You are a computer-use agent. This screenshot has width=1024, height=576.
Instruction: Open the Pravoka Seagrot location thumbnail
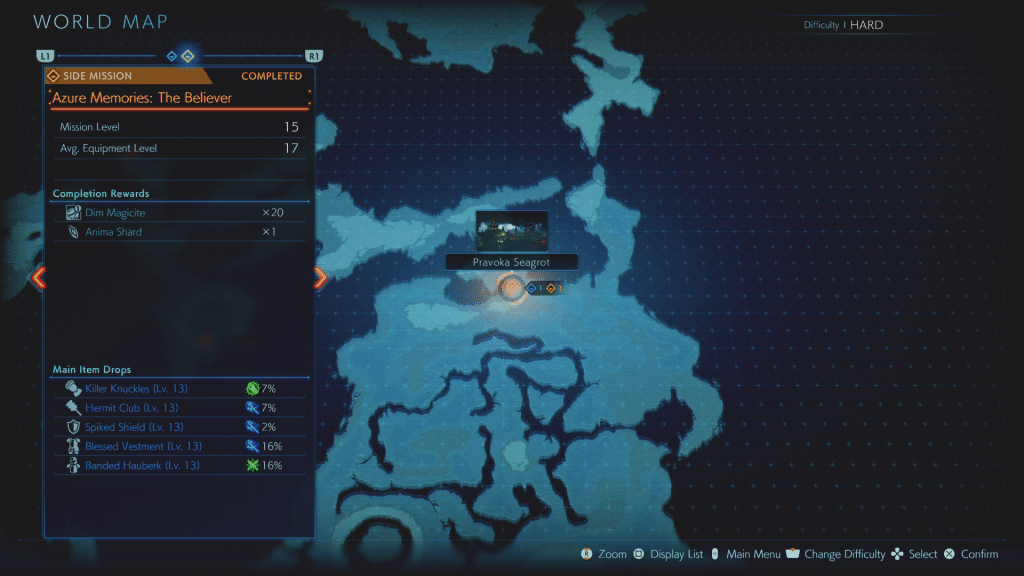(512, 231)
